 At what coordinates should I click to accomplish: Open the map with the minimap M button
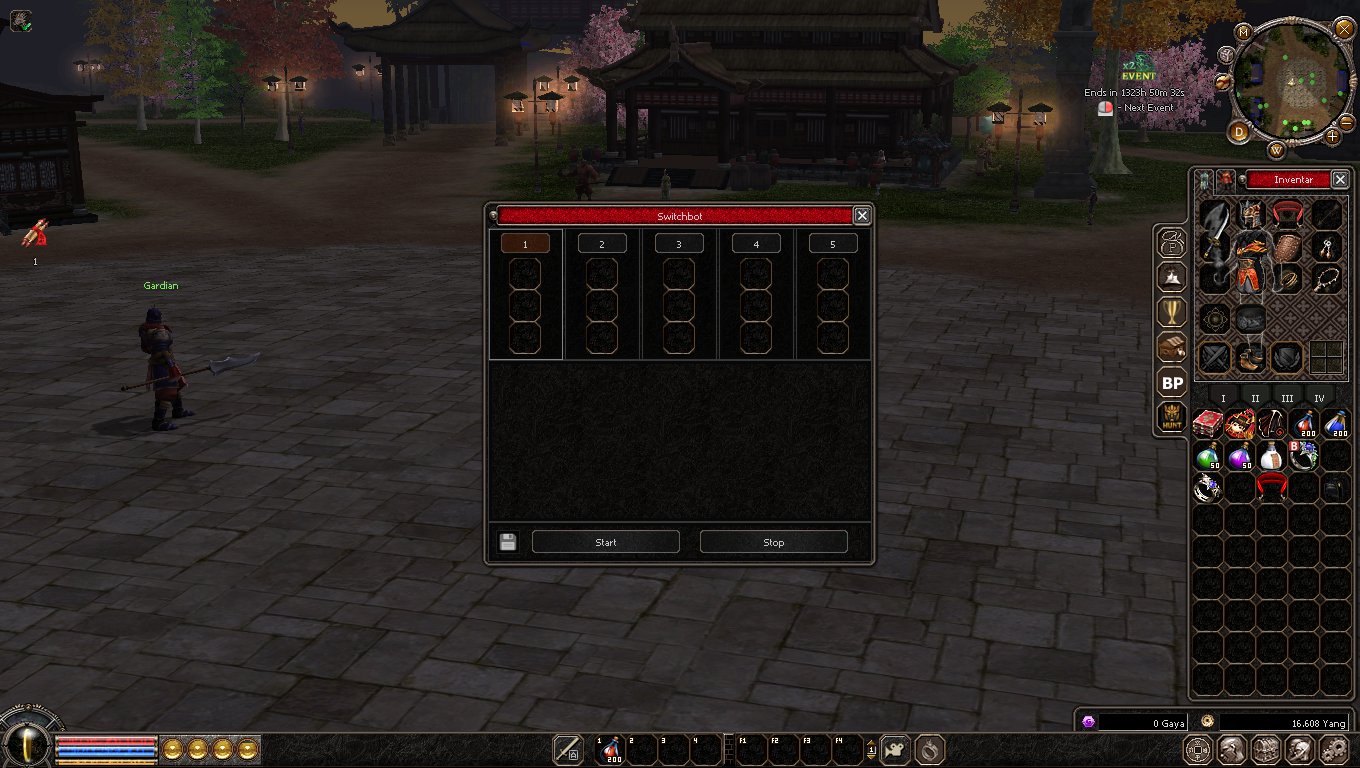tap(1244, 31)
